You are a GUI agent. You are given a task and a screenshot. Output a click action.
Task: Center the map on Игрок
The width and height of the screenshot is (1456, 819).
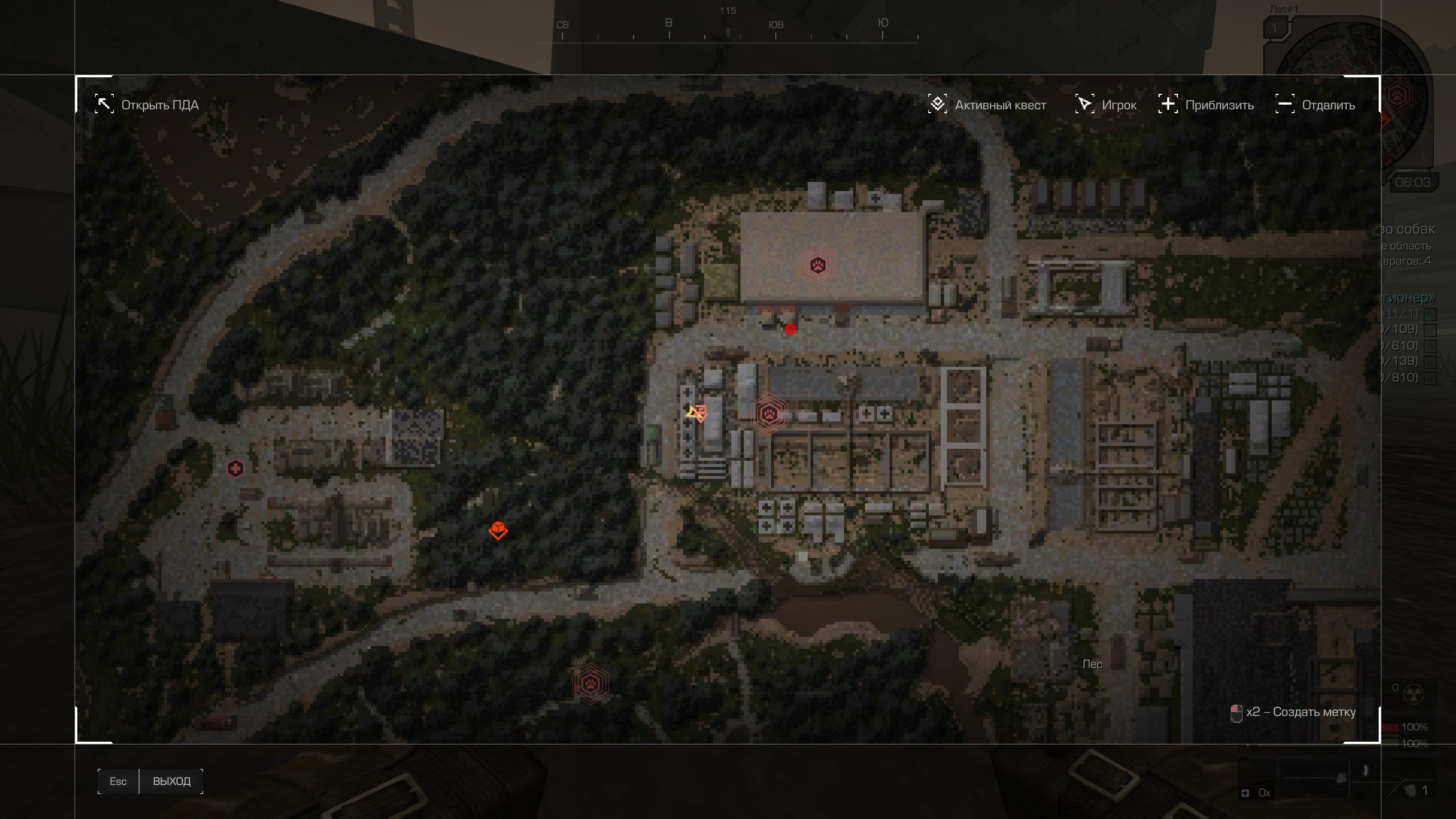pyautogui.click(x=1106, y=105)
